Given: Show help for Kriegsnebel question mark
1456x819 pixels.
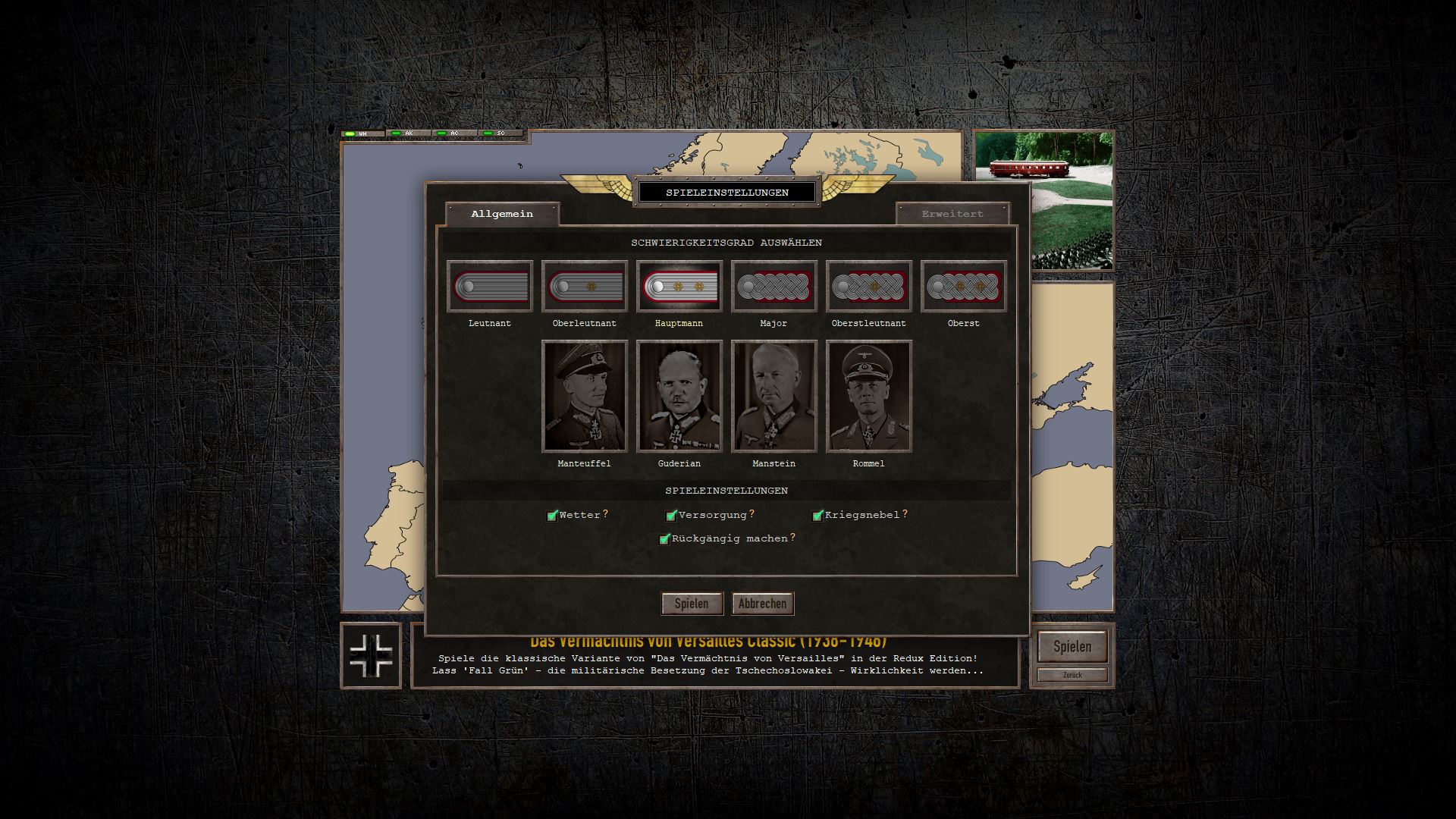Looking at the screenshot, I should click(x=905, y=514).
